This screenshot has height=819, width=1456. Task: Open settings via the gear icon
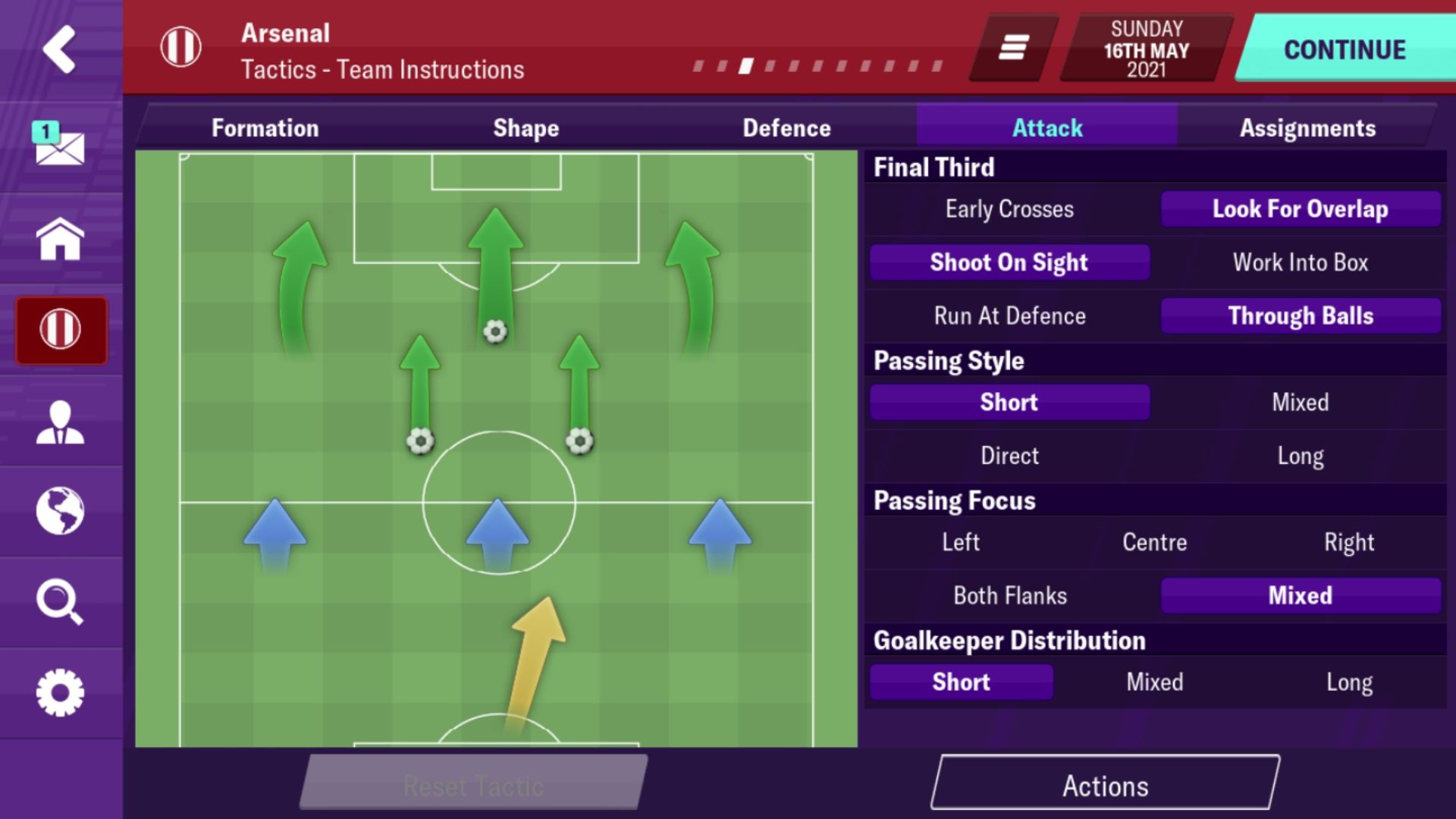(62, 692)
